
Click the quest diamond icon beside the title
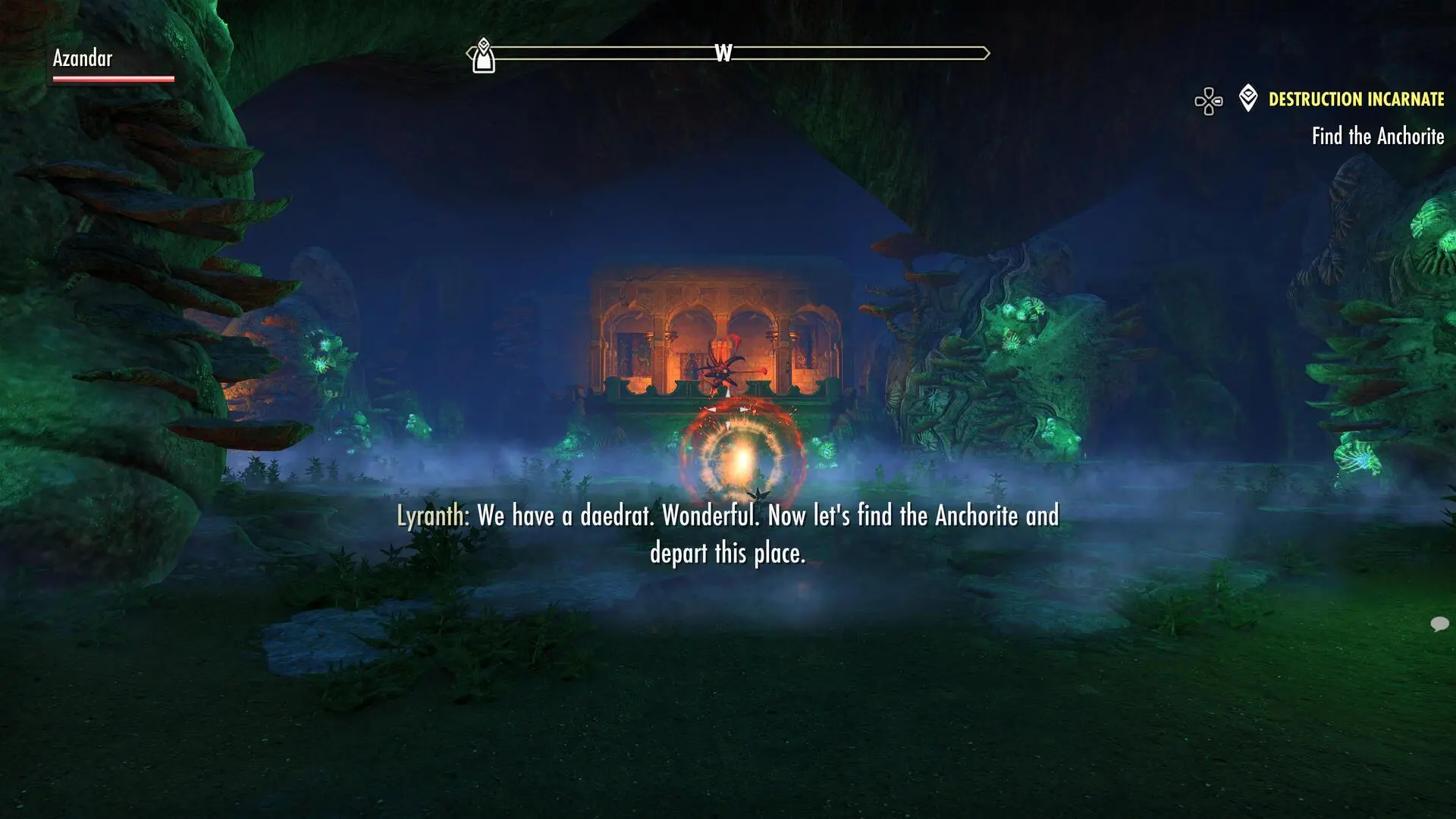coord(1247,98)
